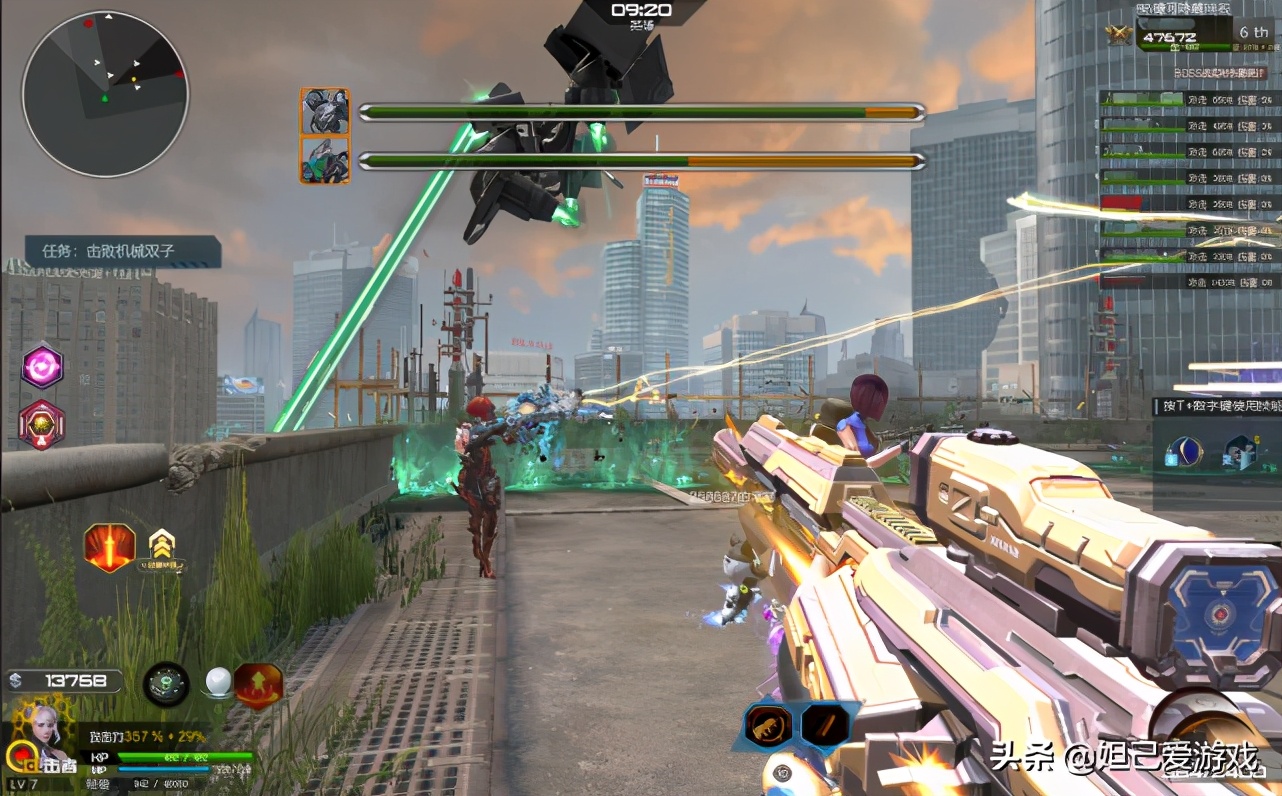Viewport: 1282px width, 796px height.
Task: Select the lower boss portrait
Action: 325,160
